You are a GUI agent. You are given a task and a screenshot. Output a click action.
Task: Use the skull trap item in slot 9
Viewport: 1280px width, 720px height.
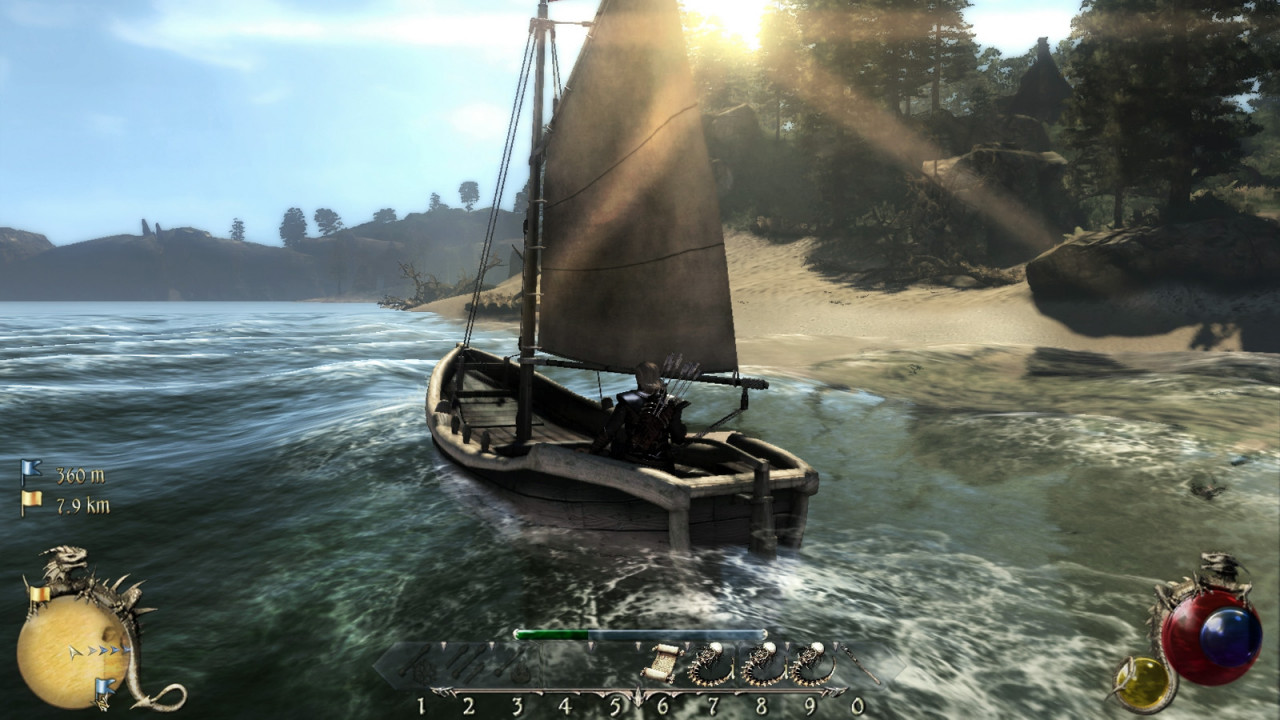pyautogui.click(x=810, y=663)
